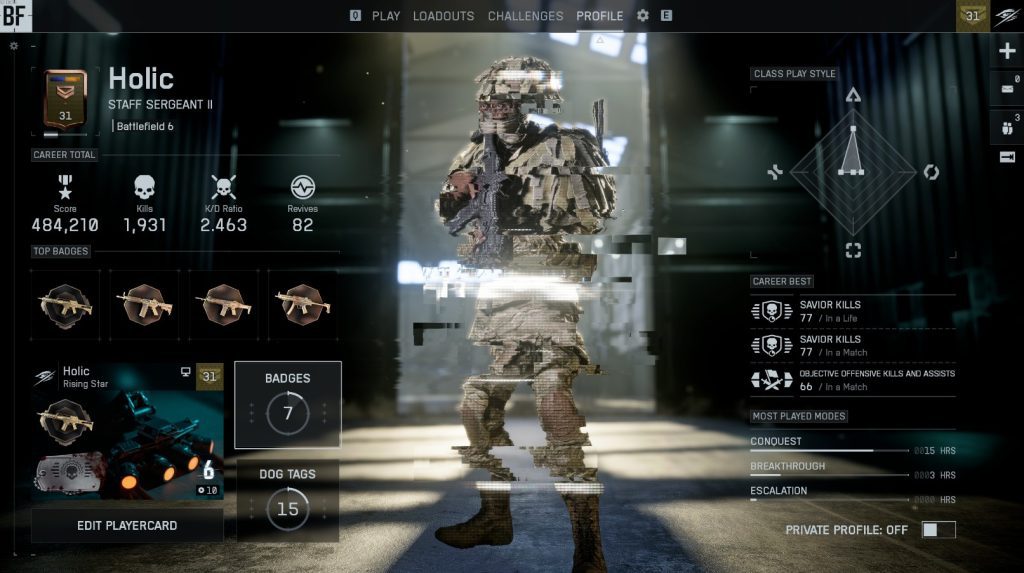
Task: Switch to the Play tab
Action: [385, 16]
